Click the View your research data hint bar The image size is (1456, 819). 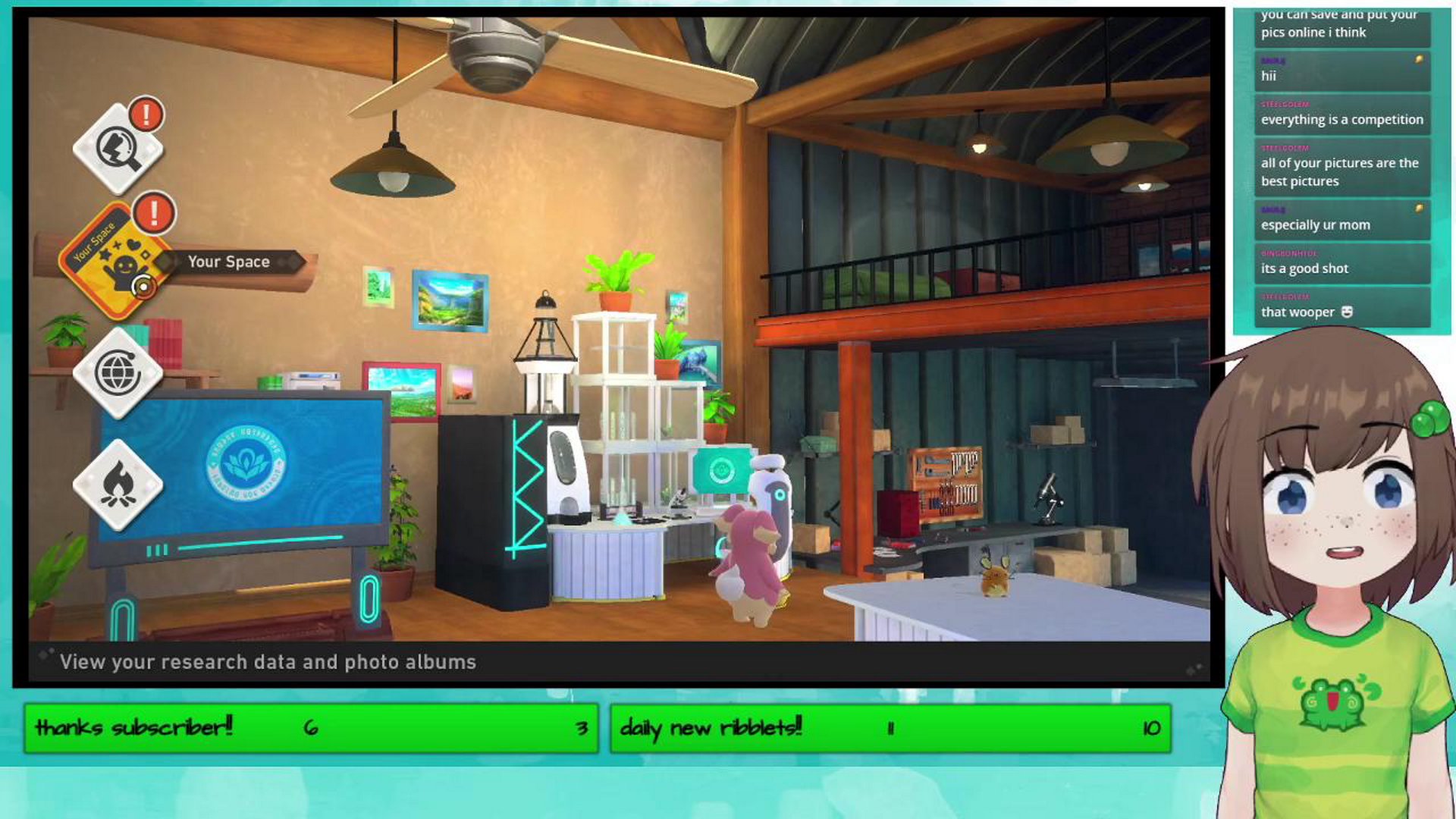[268, 662]
